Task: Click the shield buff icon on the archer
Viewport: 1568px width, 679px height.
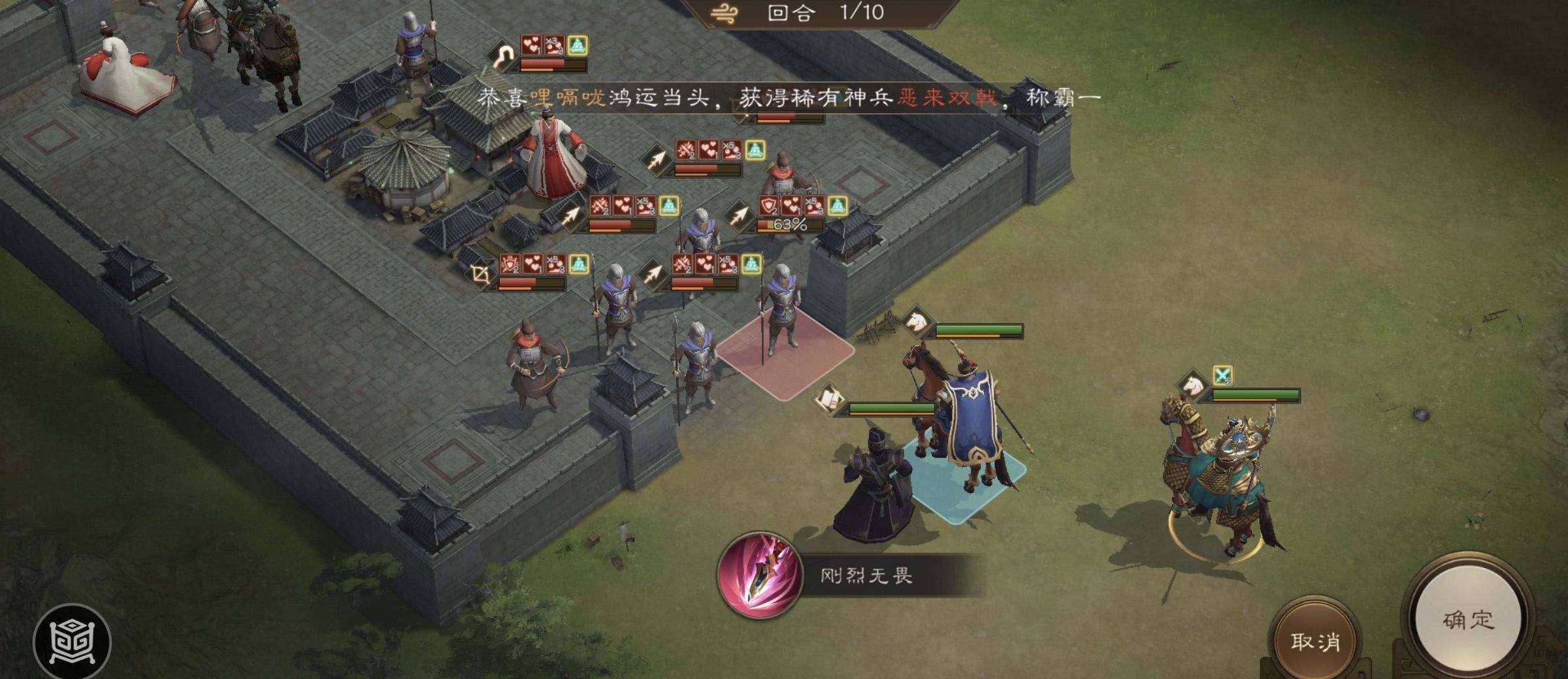Action: pyautogui.click(x=770, y=204)
